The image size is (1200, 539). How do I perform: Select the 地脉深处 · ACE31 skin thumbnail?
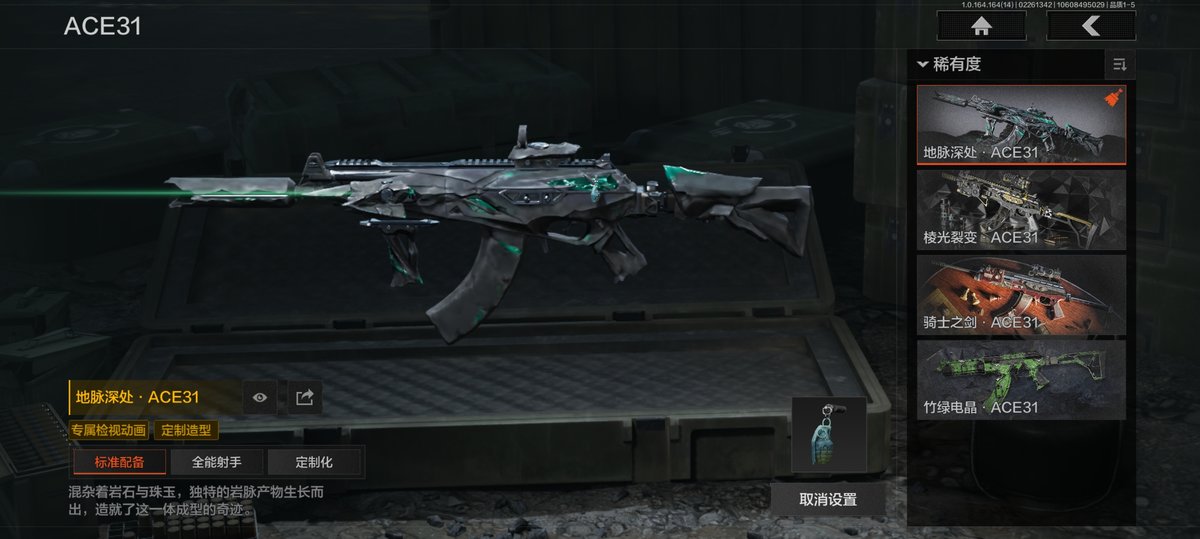coord(1021,124)
